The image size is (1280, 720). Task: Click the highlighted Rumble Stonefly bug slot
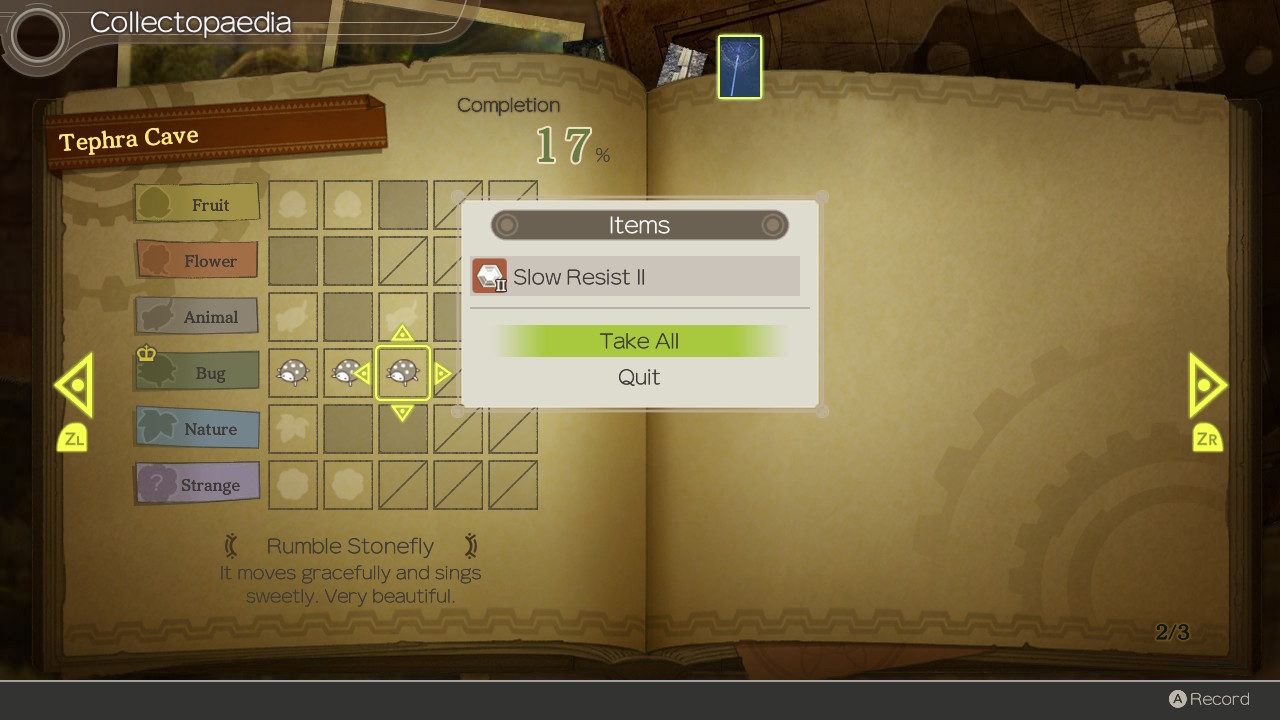[403, 373]
